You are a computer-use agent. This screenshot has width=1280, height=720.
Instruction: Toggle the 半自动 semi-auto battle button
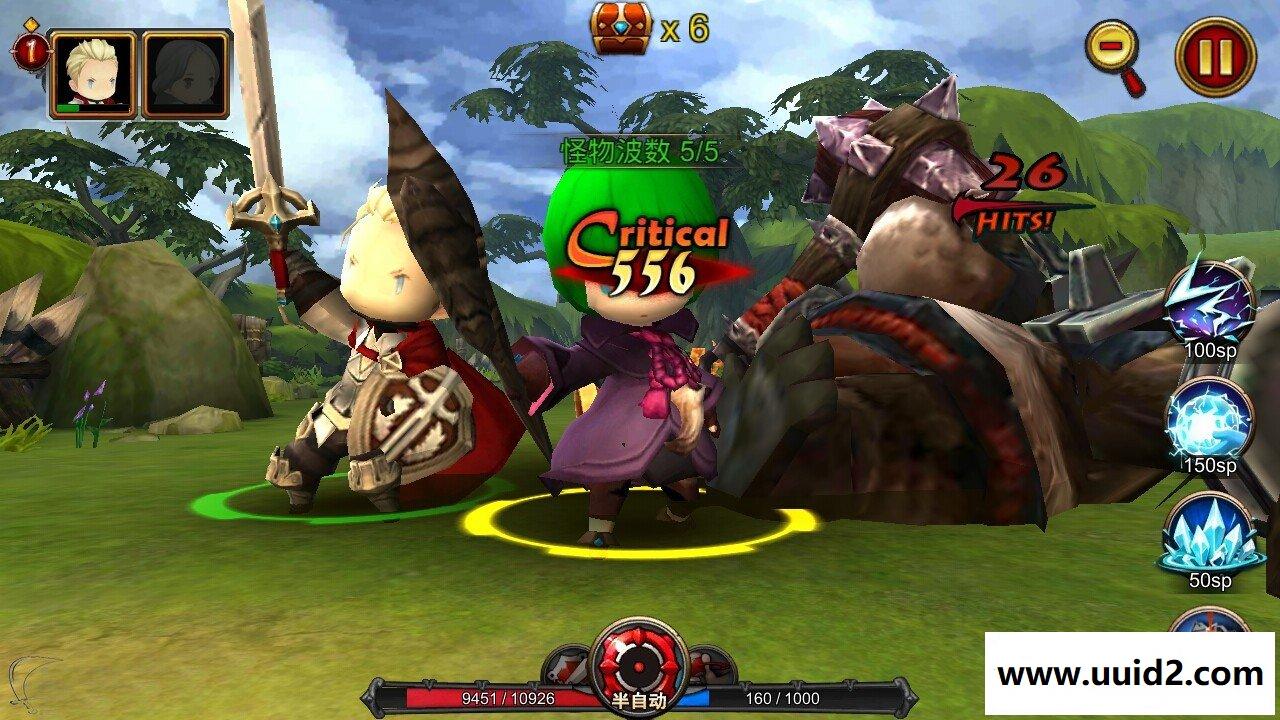point(639,667)
